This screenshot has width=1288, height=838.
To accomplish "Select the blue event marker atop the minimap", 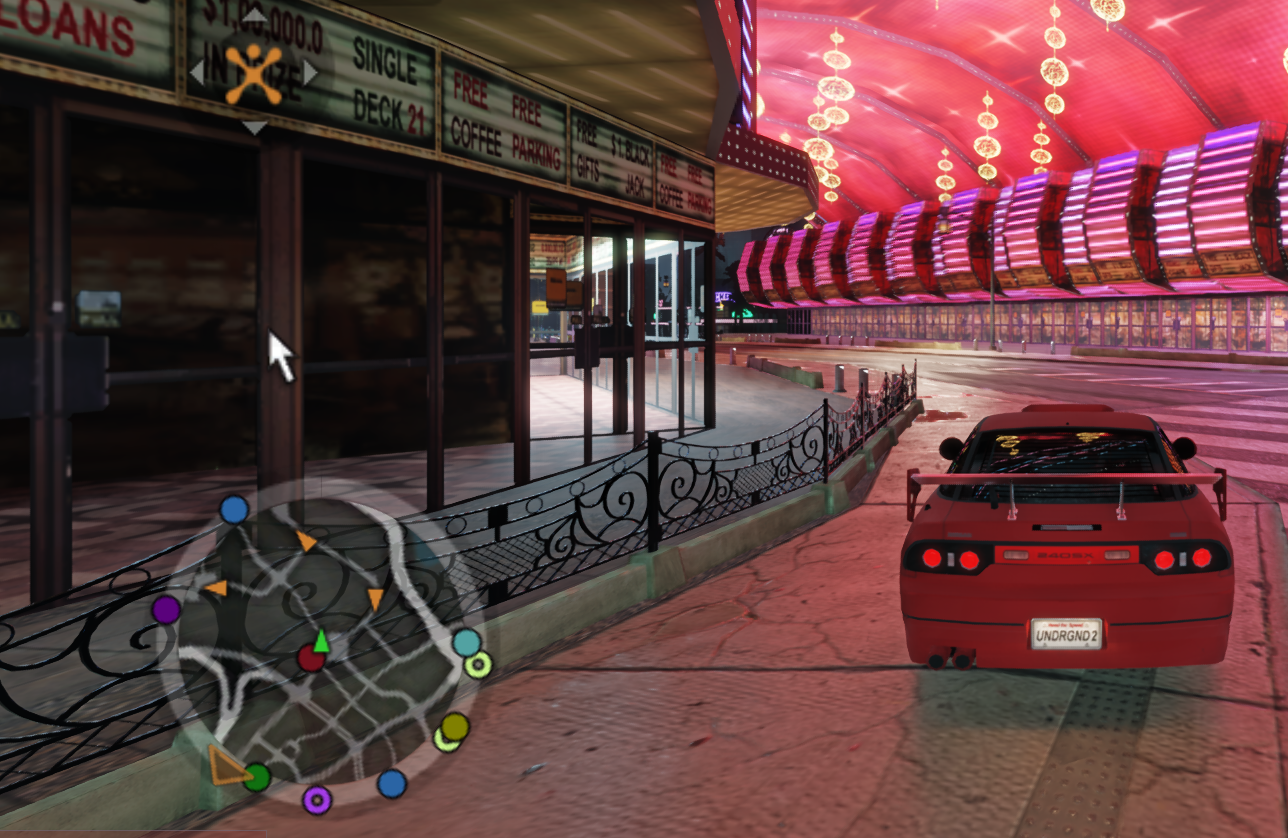I will tap(234, 510).
